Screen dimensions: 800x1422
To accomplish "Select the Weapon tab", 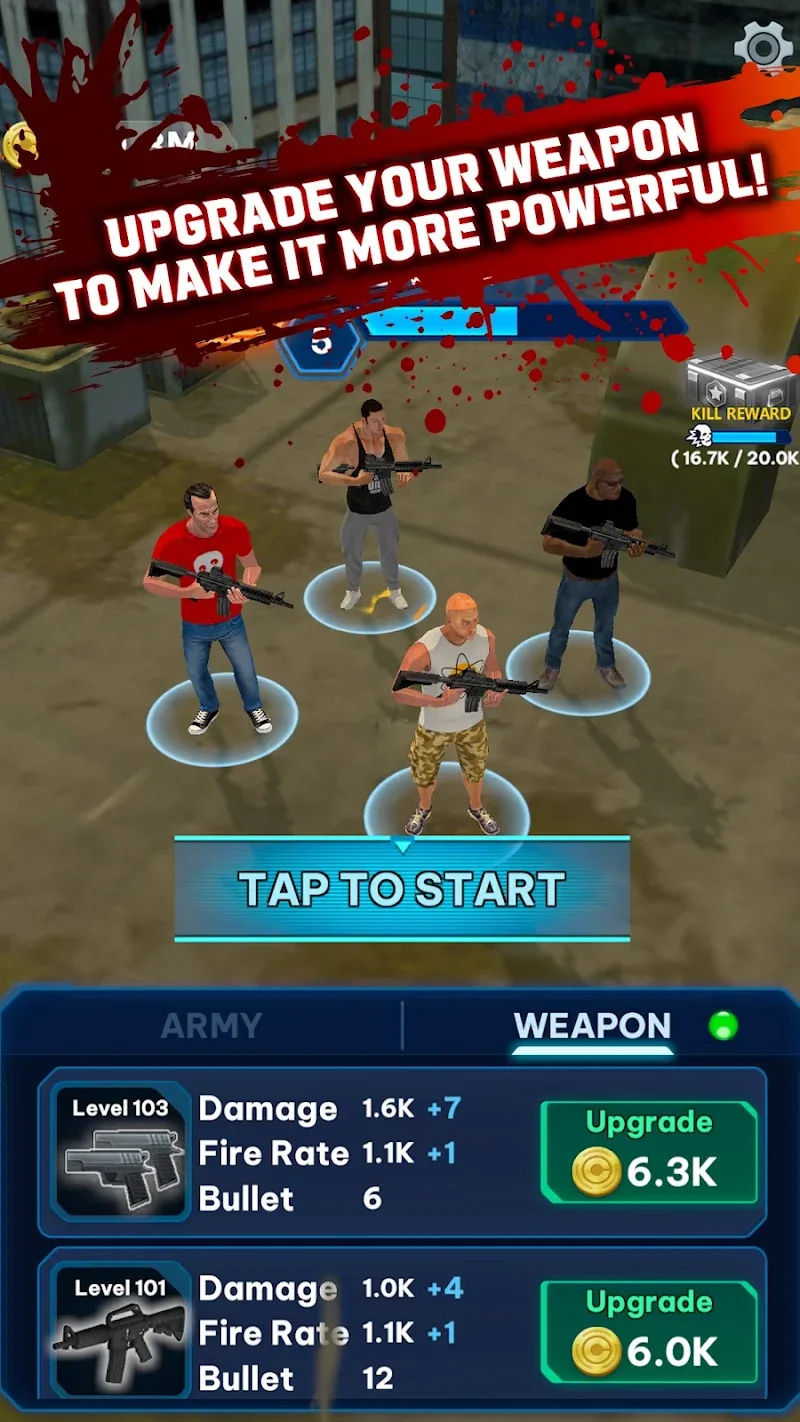I will pyautogui.click(x=592, y=1026).
